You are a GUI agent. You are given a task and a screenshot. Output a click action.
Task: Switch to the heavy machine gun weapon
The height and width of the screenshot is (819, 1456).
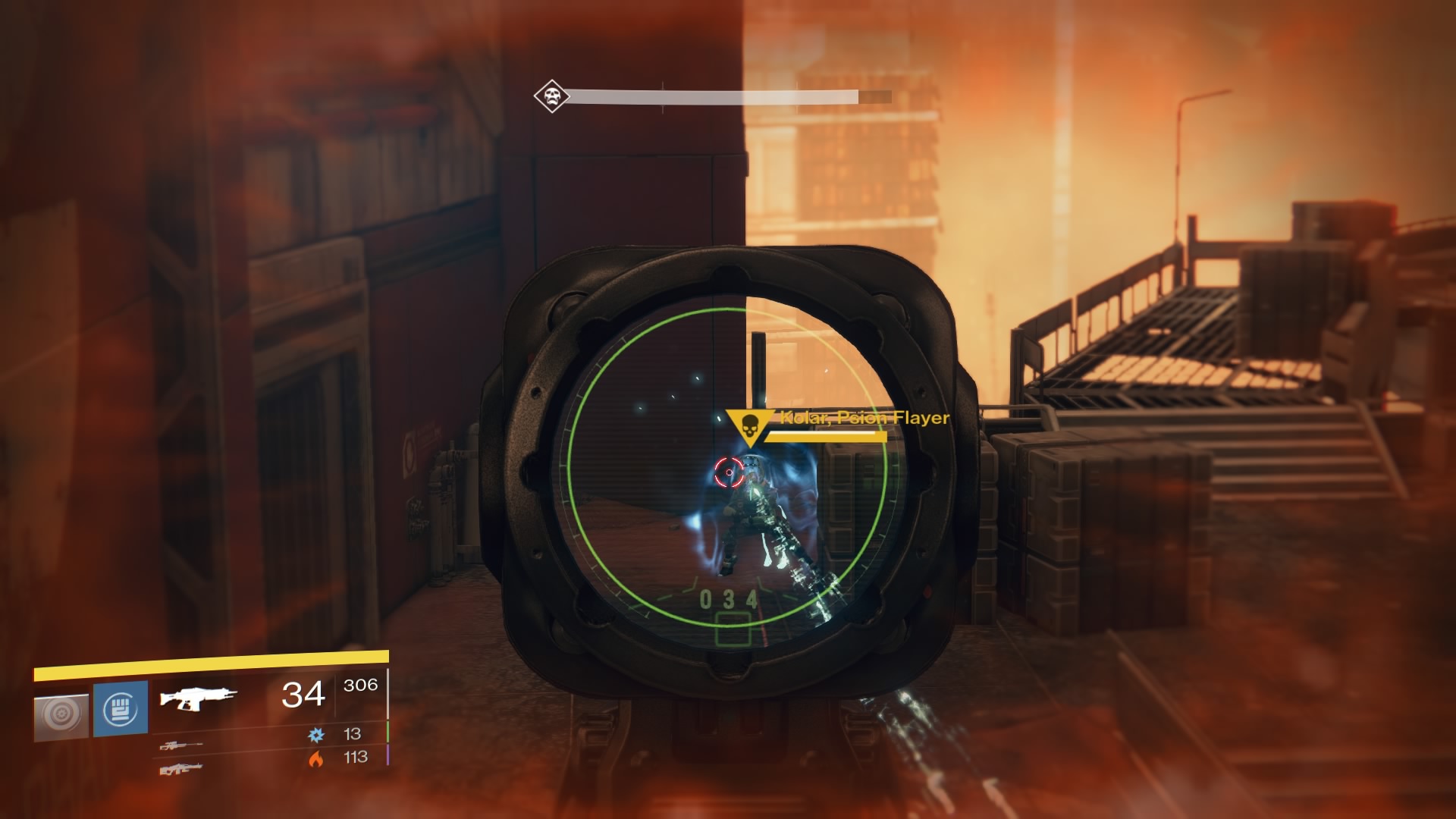click(181, 769)
